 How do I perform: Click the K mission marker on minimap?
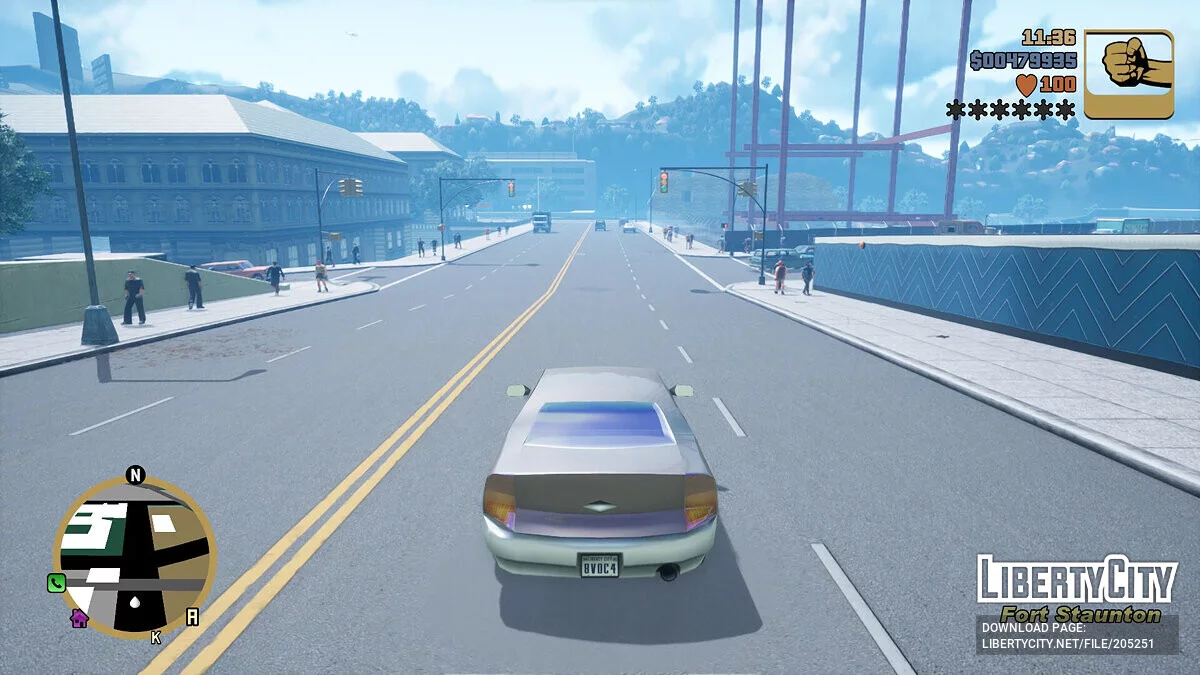[156, 637]
